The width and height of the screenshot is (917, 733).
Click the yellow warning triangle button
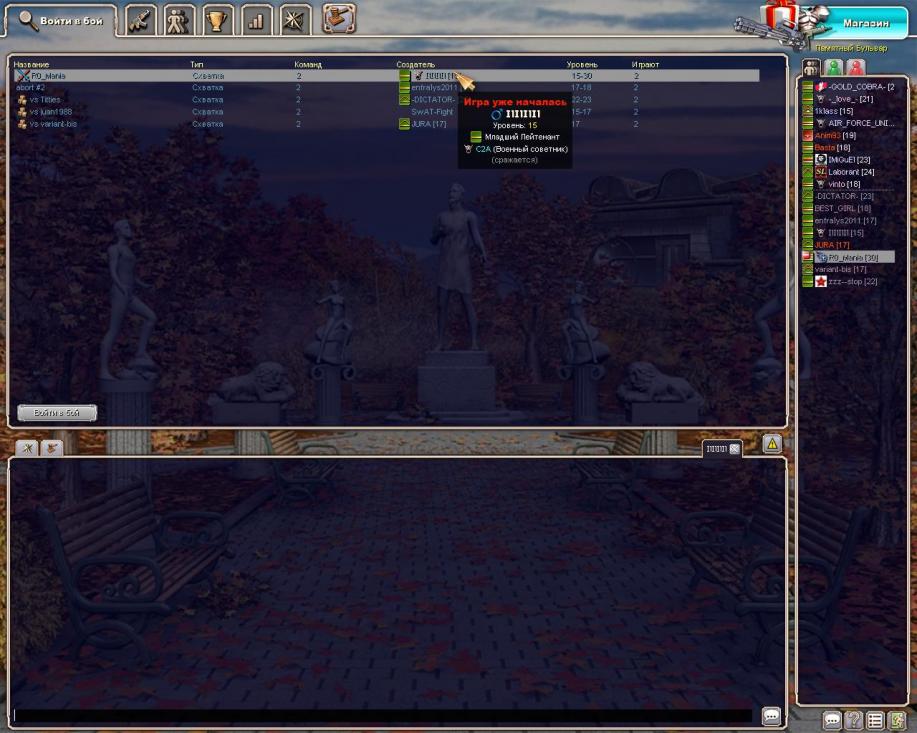(772, 442)
